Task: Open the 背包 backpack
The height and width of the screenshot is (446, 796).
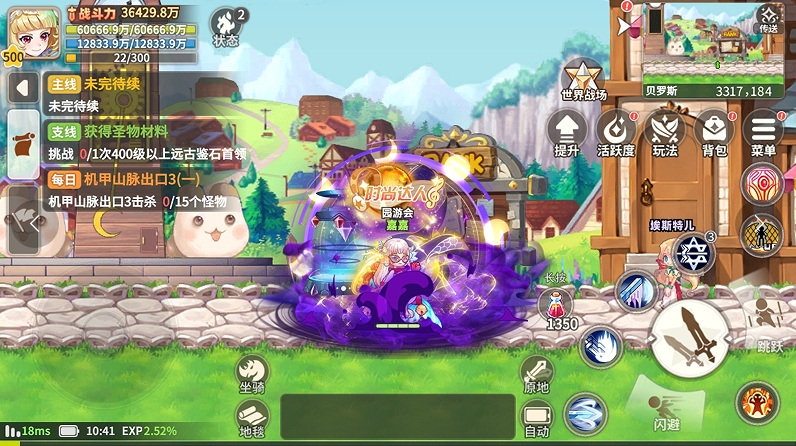Action: 714,132
